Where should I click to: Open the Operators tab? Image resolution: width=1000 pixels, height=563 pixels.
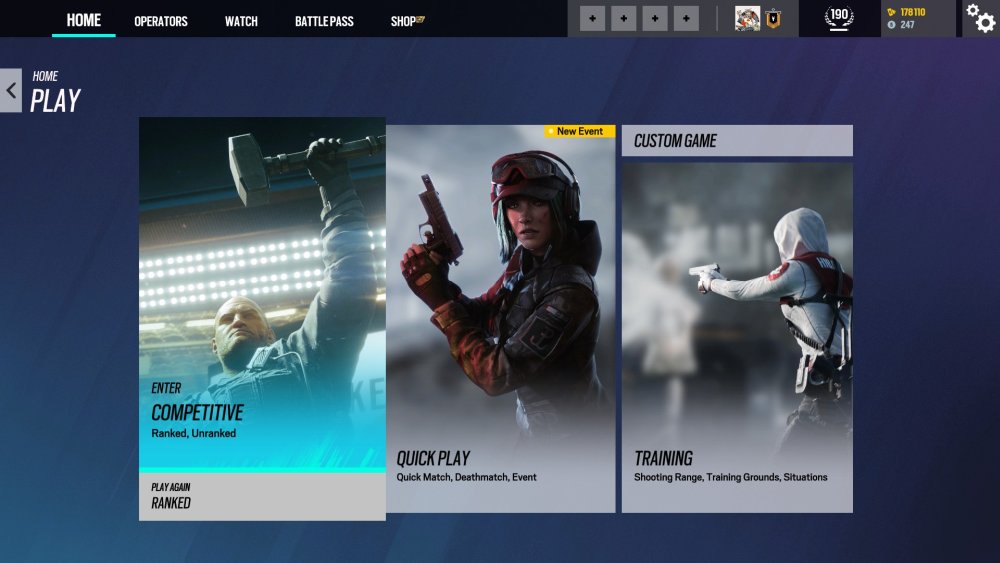[161, 21]
